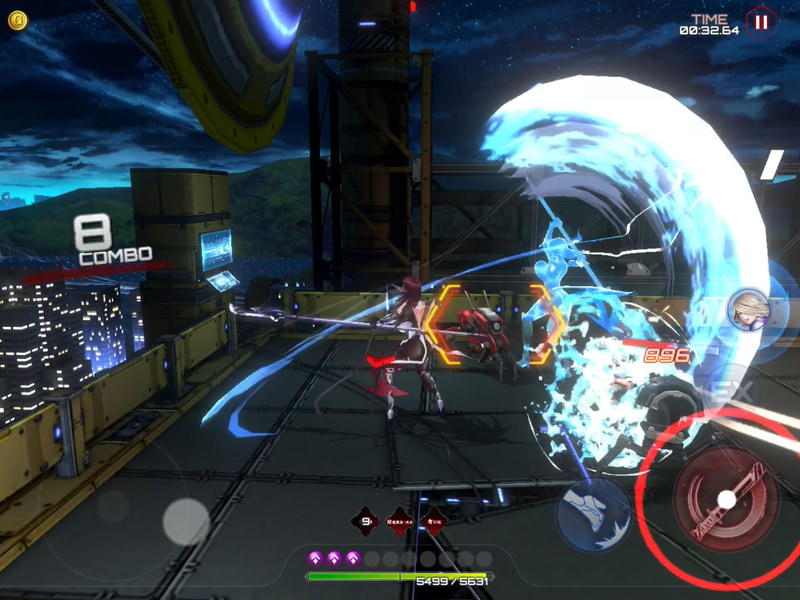This screenshot has width=800, height=600.
Task: Activate the blue boot dodge button
Action: point(592,514)
